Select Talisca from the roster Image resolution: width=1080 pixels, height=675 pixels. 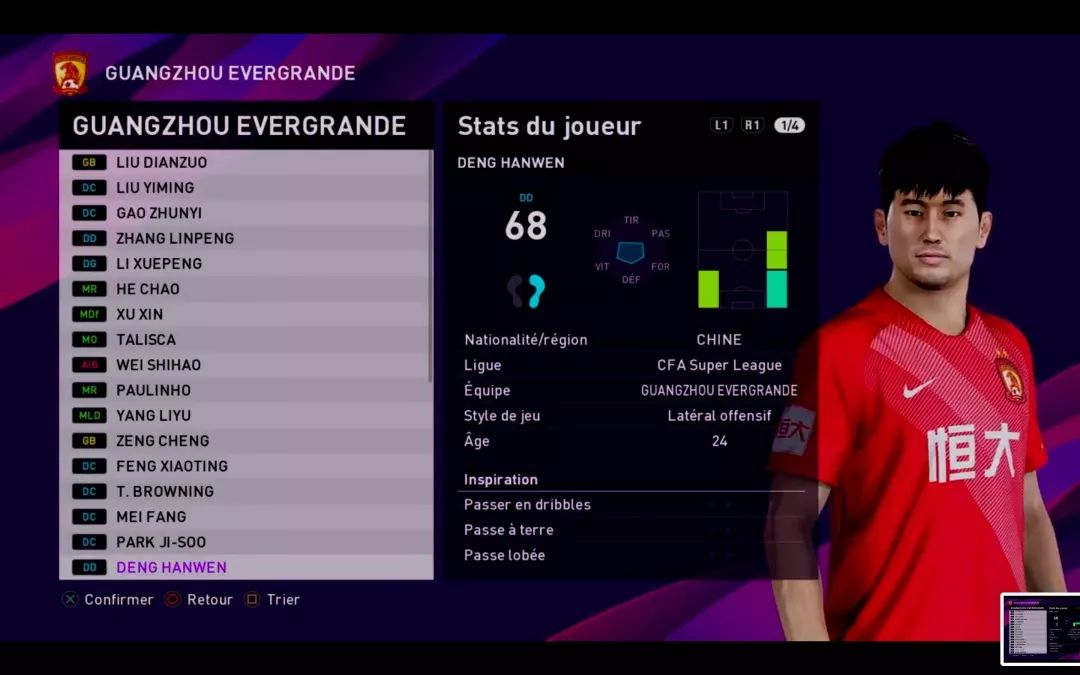pos(245,339)
